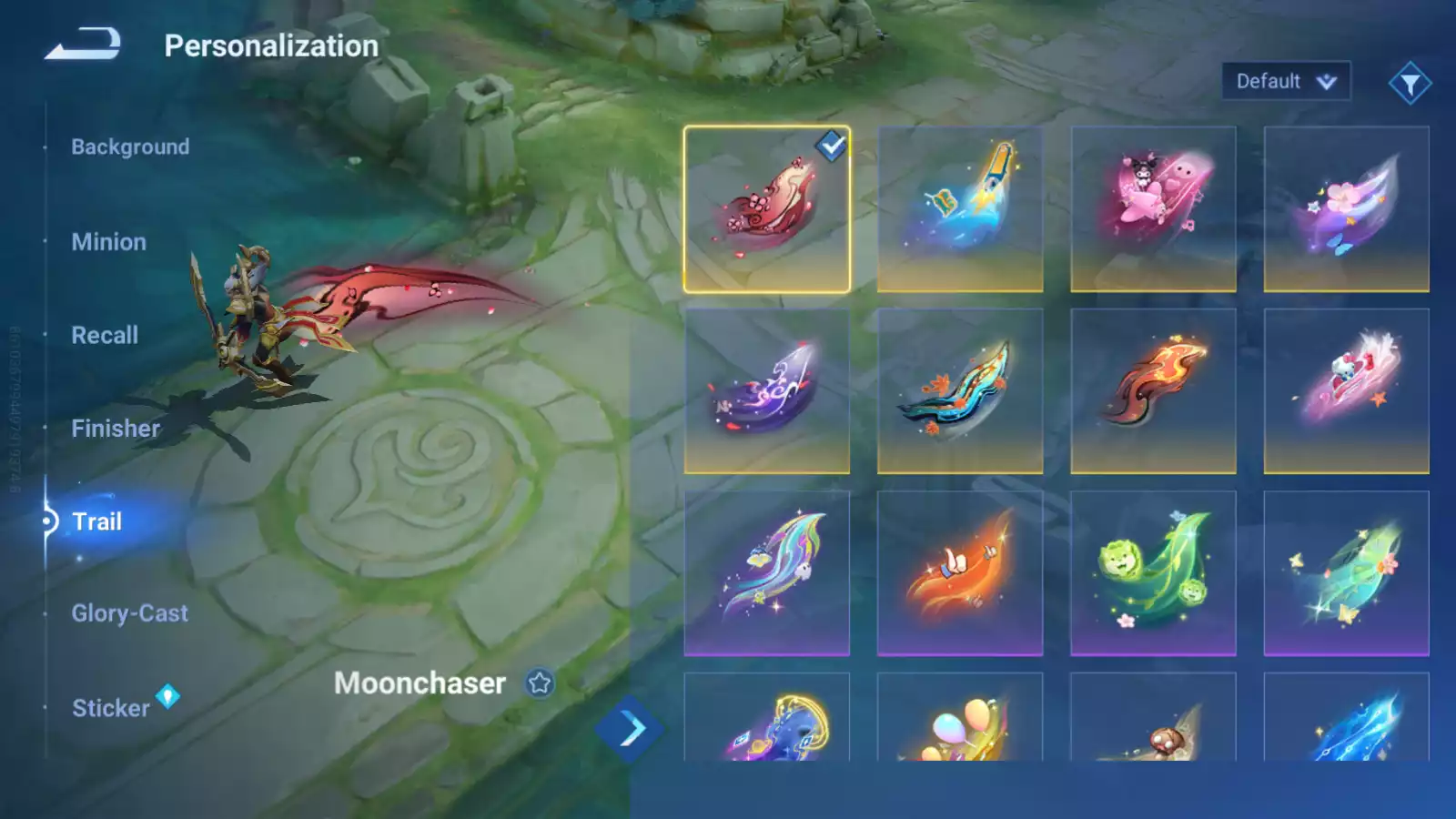This screenshot has width=1456, height=819.
Task: Show the Finisher options
Action: click(116, 429)
